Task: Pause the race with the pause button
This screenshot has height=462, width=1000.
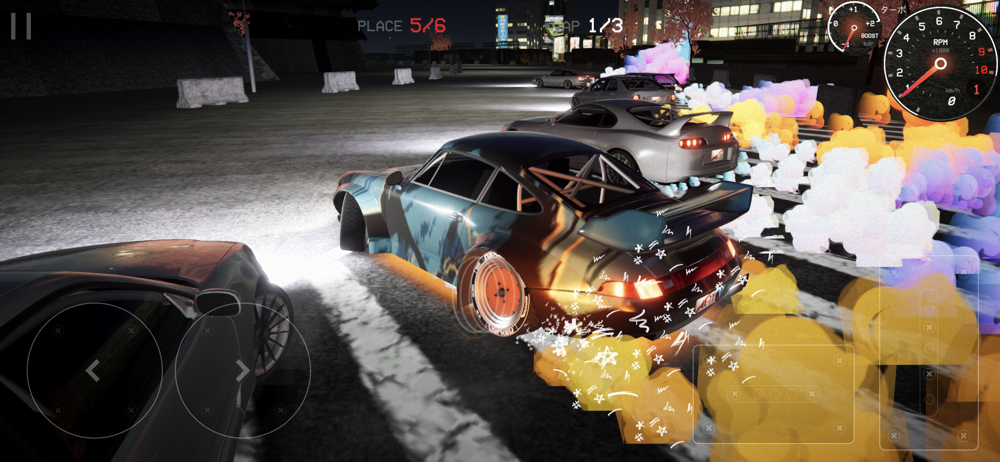Action: point(21,26)
